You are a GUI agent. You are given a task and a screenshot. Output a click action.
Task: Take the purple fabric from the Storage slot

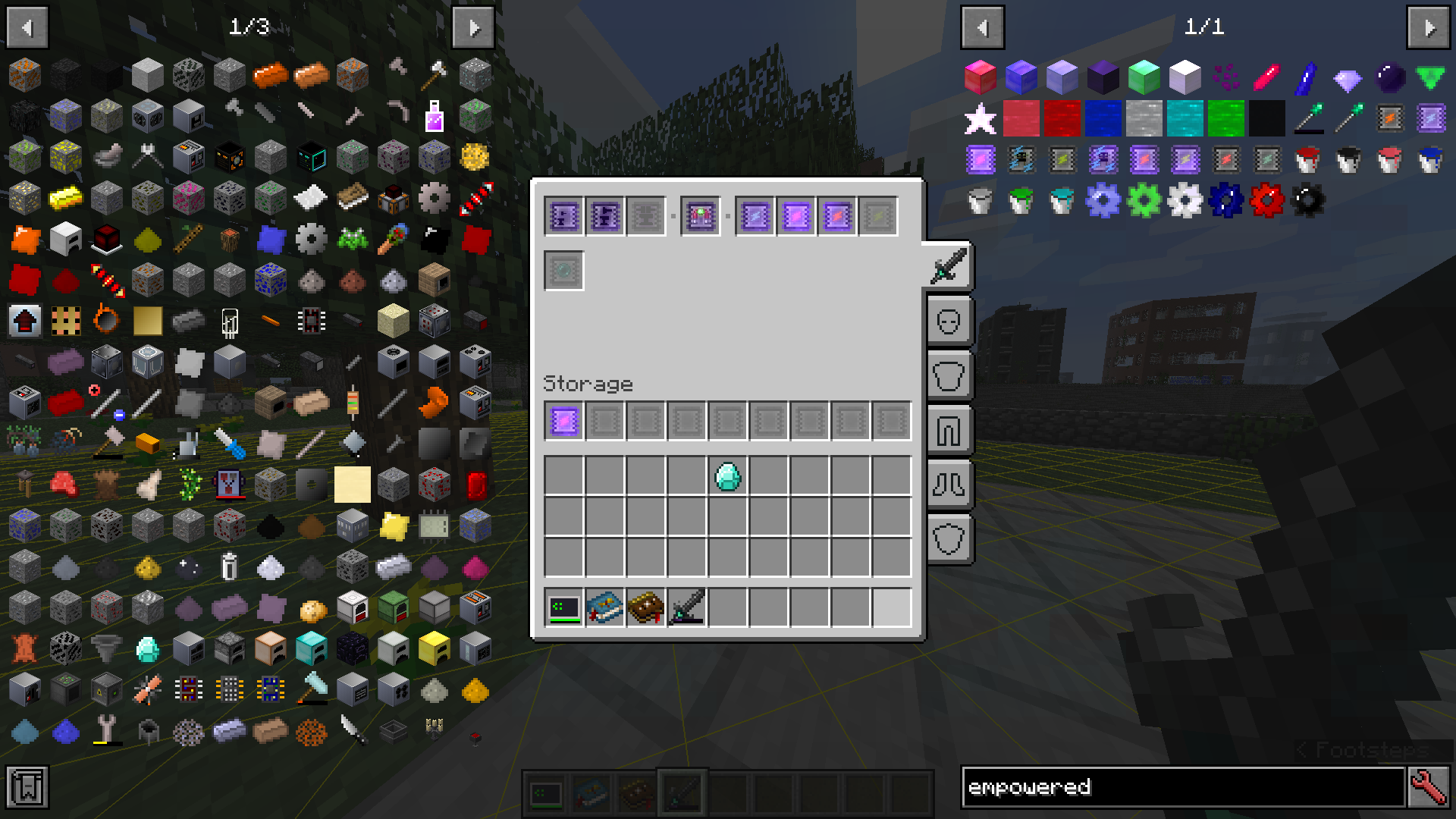[x=563, y=421]
